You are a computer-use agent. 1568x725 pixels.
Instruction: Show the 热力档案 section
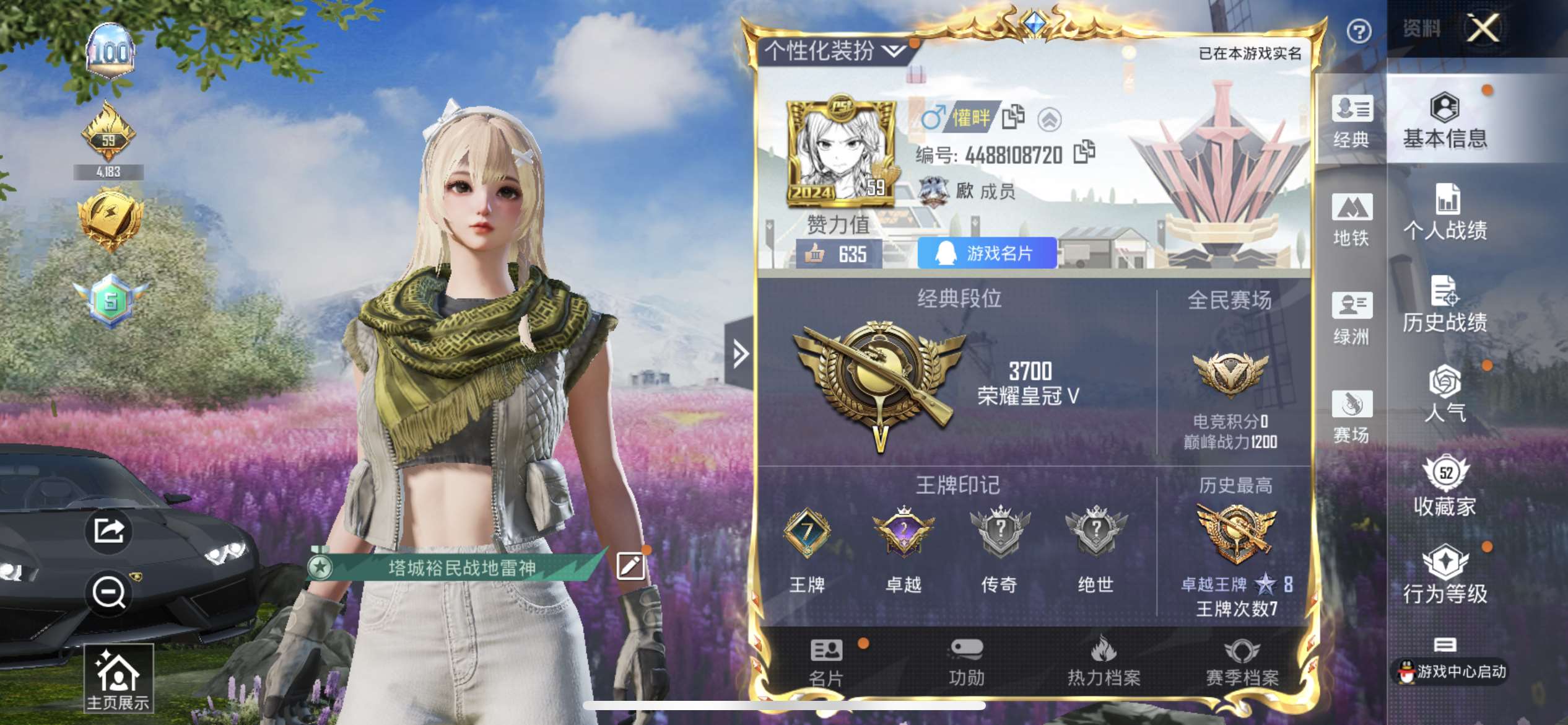pyautogui.click(x=1104, y=663)
